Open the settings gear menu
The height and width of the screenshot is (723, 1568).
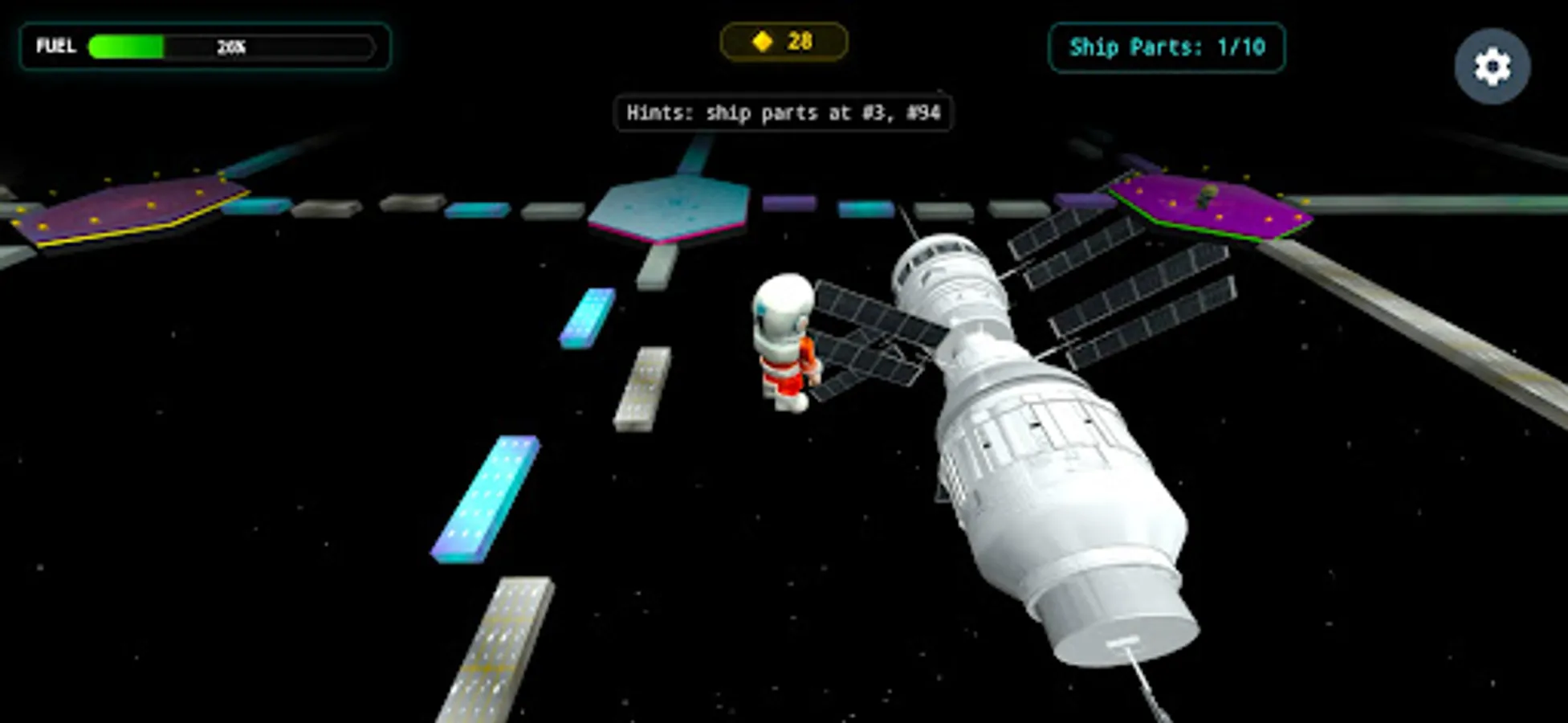[x=1491, y=64]
